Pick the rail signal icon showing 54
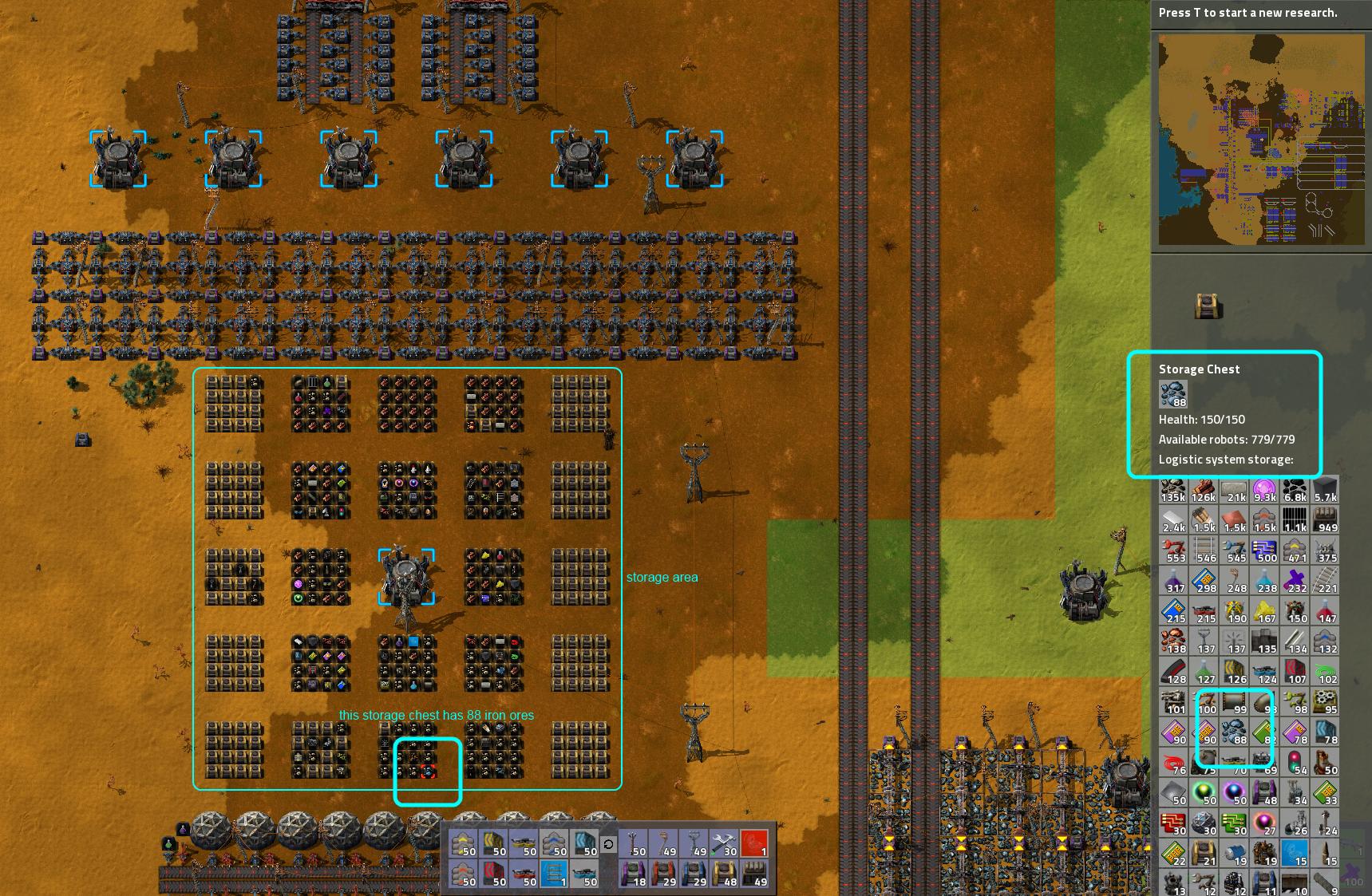The width and height of the screenshot is (1372, 896). (1295, 762)
